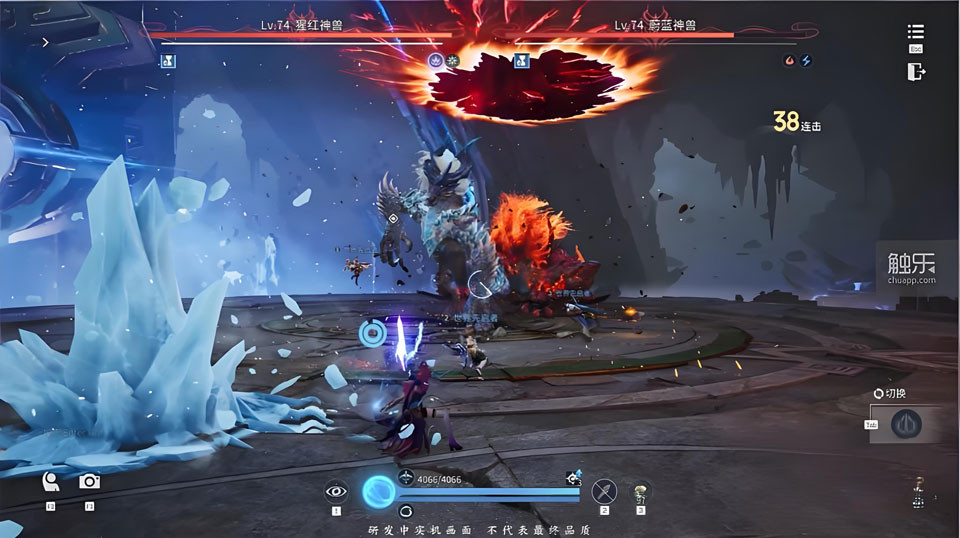
Task: Click the exit door icon
Action: (x=915, y=71)
